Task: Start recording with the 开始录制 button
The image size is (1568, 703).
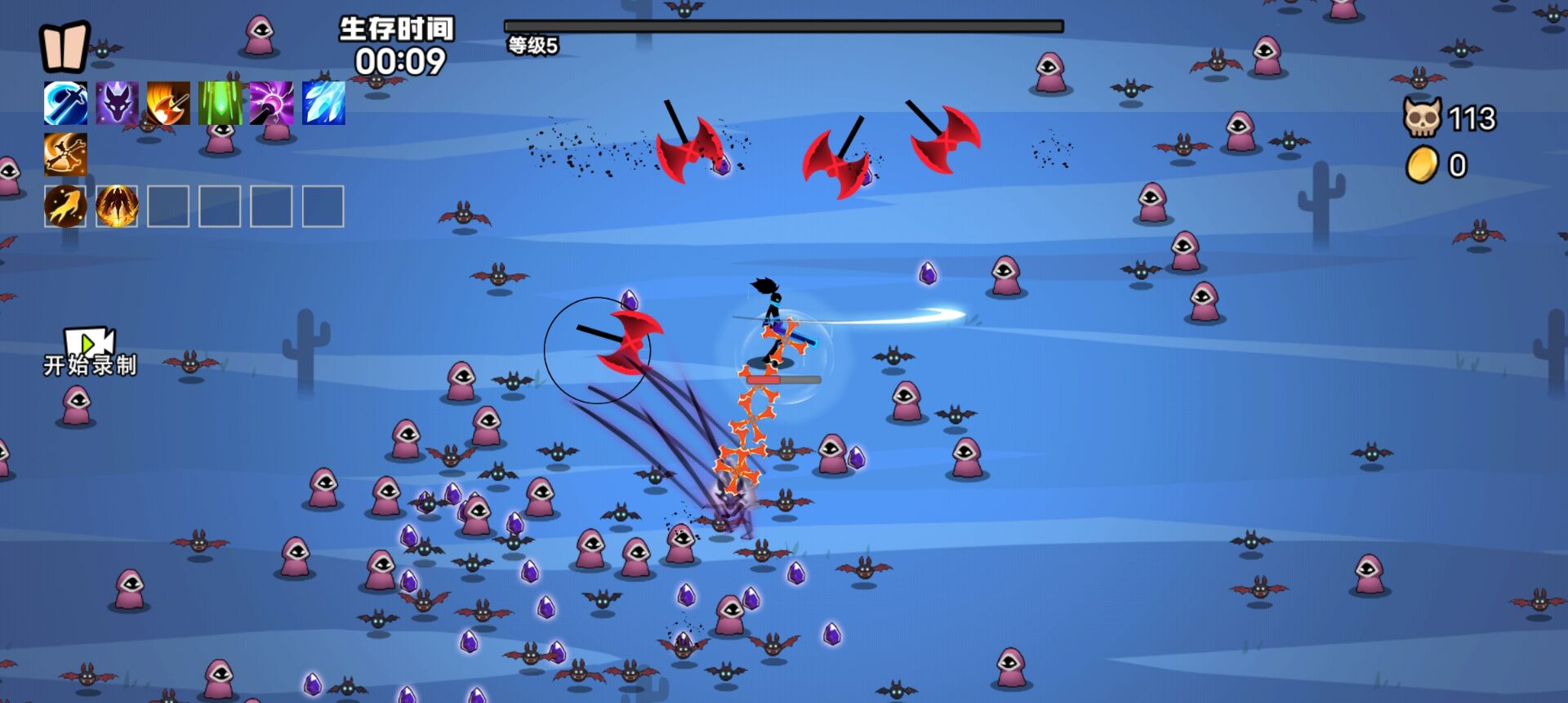Action: click(x=90, y=353)
